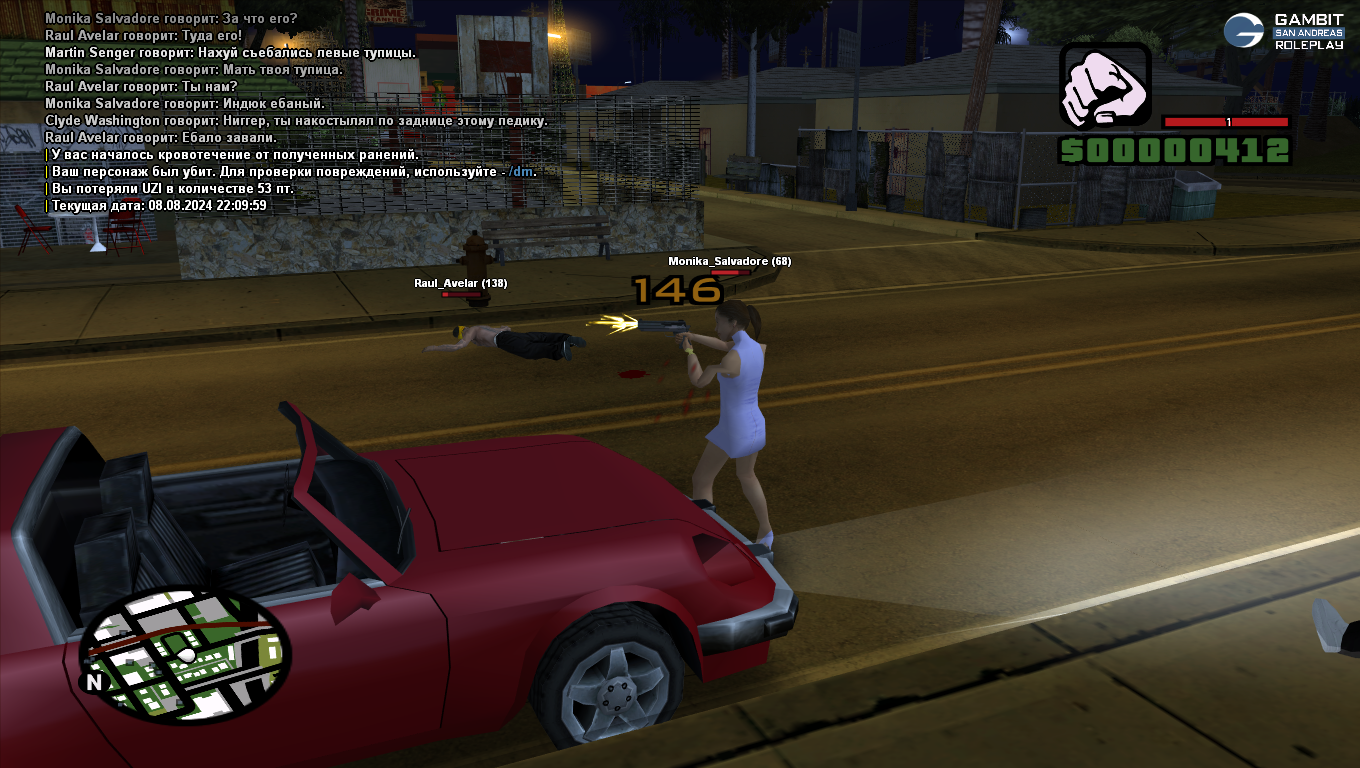The height and width of the screenshot is (768, 1360).
Task: Select the Monika_Salvadore player name tag
Action: pyautogui.click(x=729, y=262)
